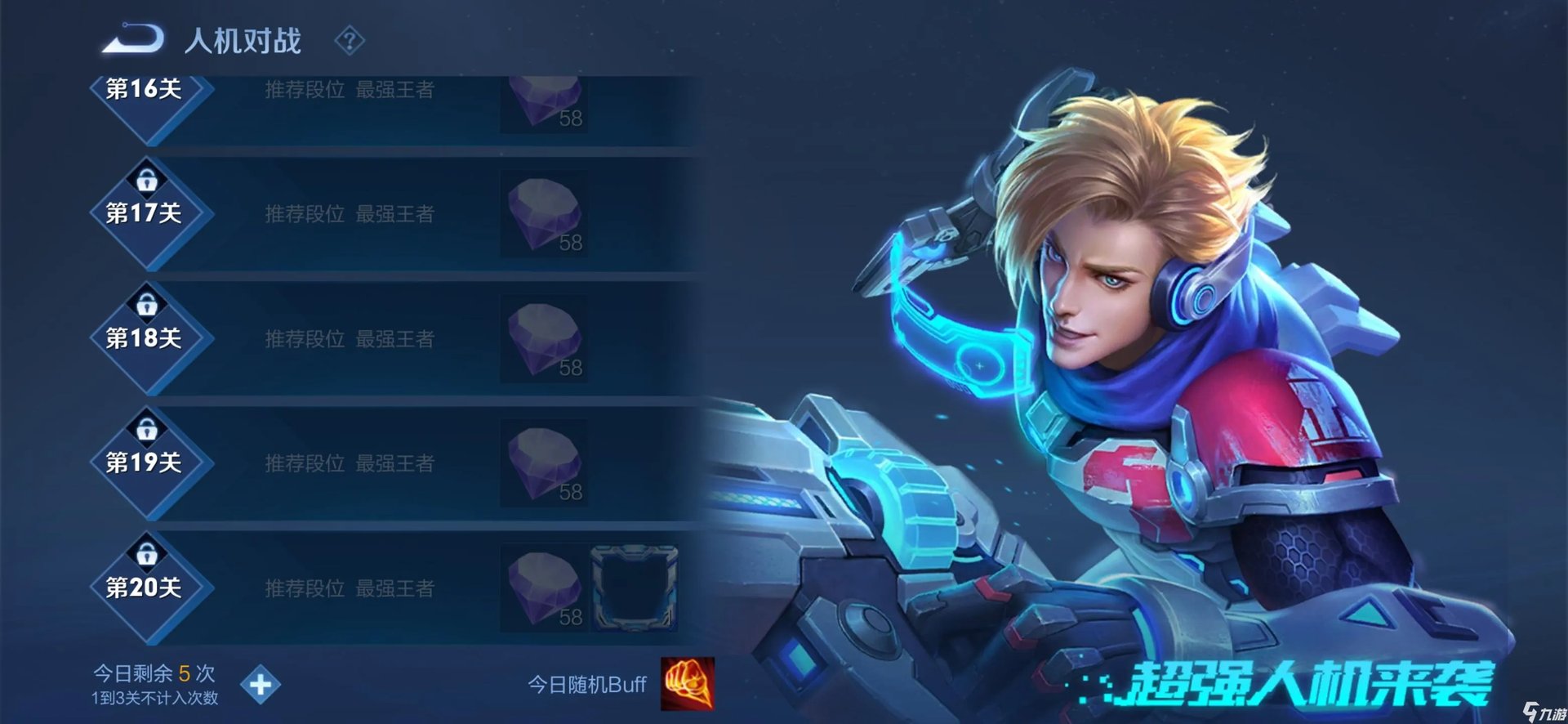1568x724 pixels.
Task: Click the gem reward icon for stage 17
Action: [543, 214]
